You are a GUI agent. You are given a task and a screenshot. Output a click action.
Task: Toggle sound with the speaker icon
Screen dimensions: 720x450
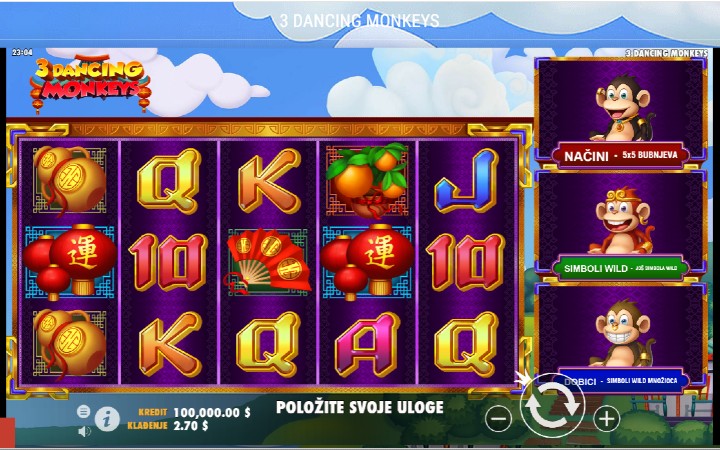pyautogui.click(x=84, y=431)
